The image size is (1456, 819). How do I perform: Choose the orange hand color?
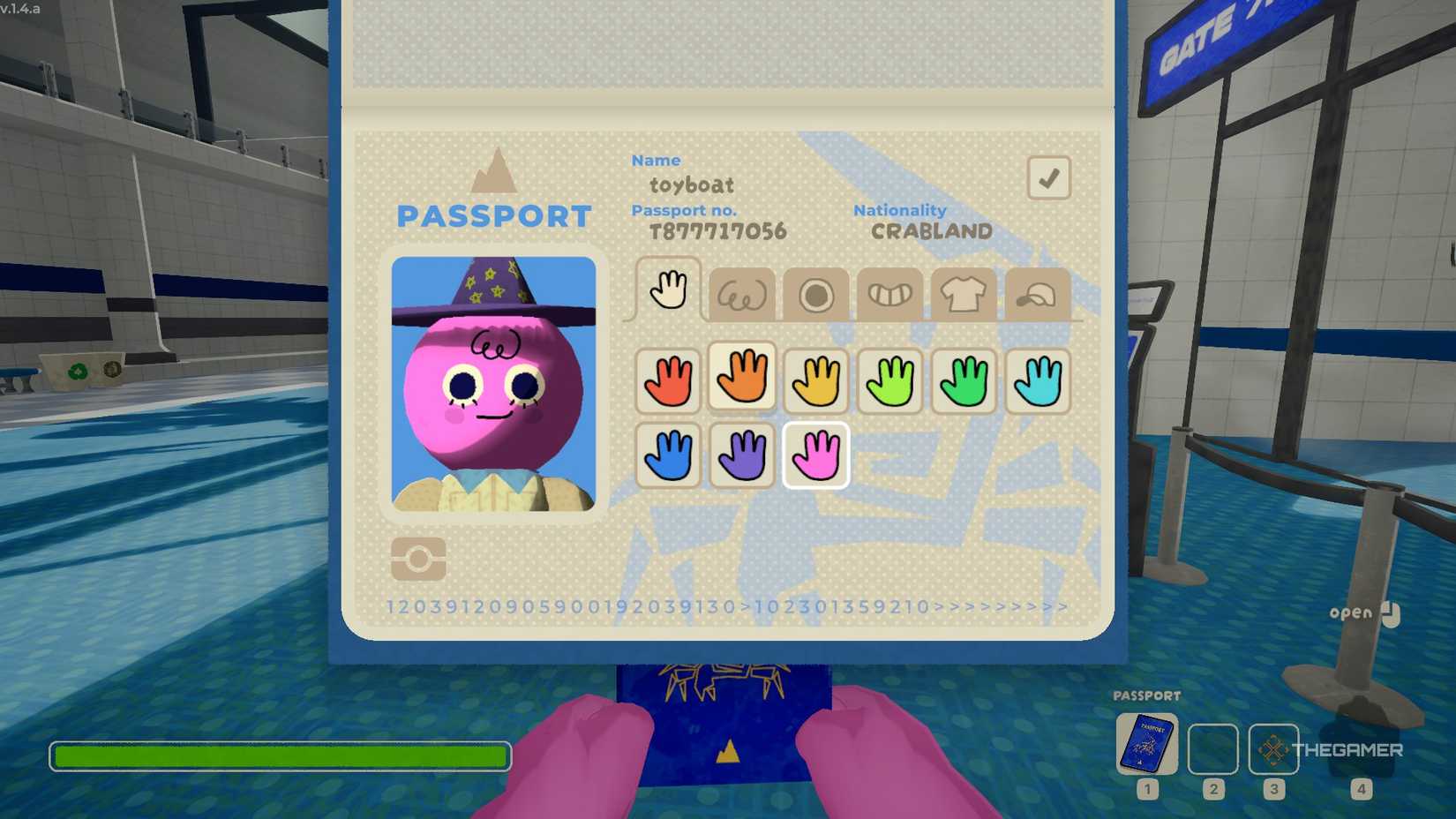741,380
